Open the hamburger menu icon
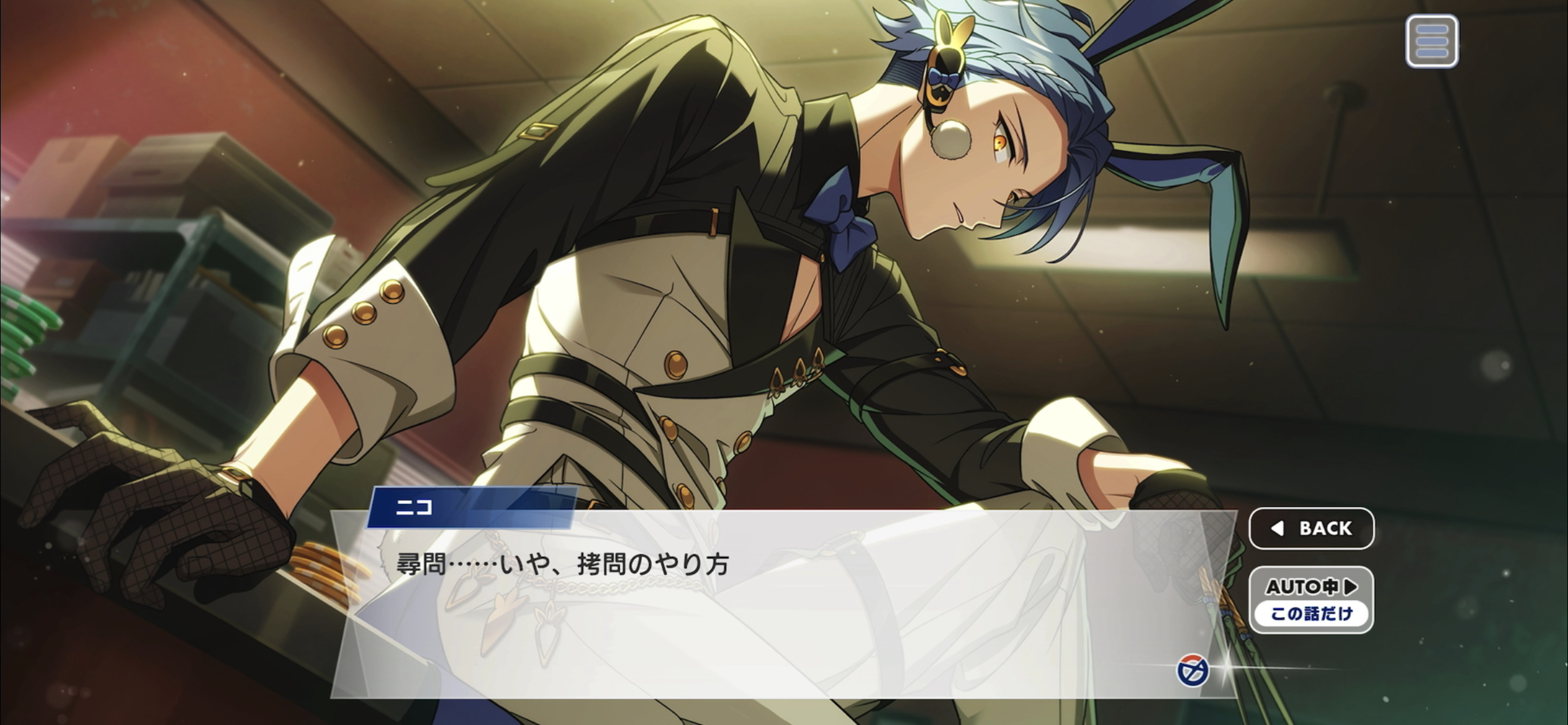 tap(1431, 42)
